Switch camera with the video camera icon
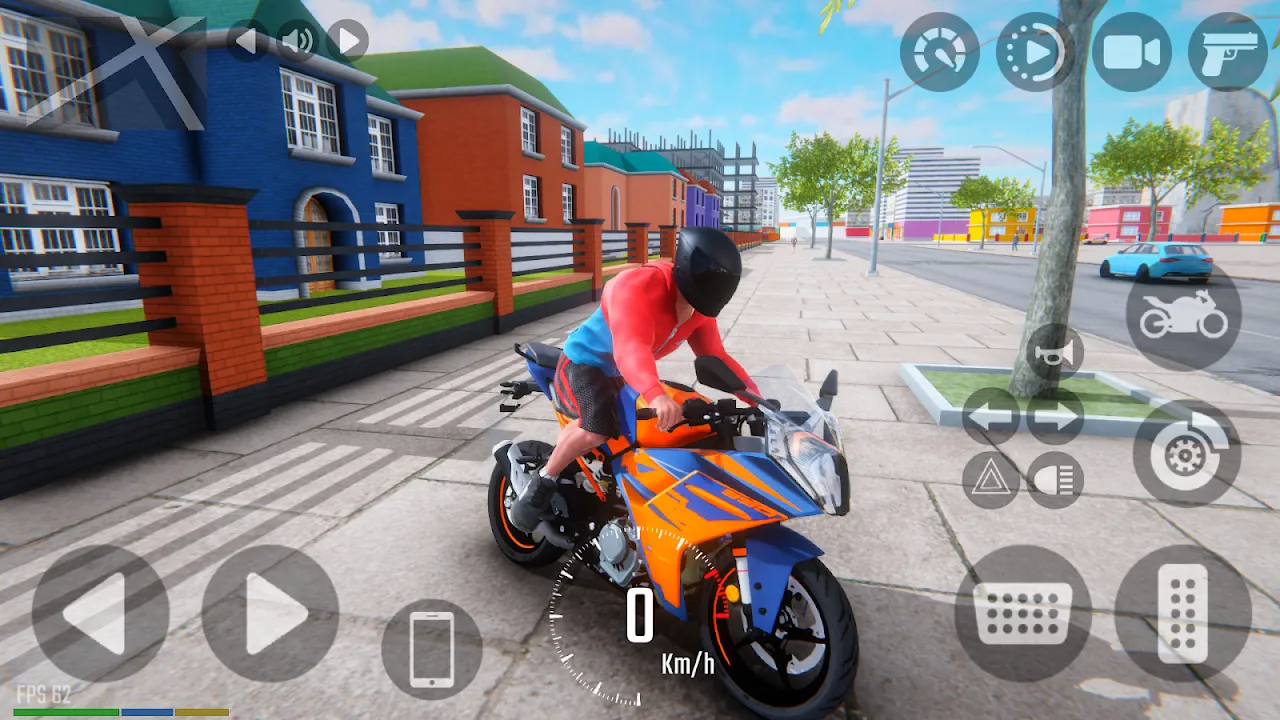The image size is (1280, 720). 1132,52
